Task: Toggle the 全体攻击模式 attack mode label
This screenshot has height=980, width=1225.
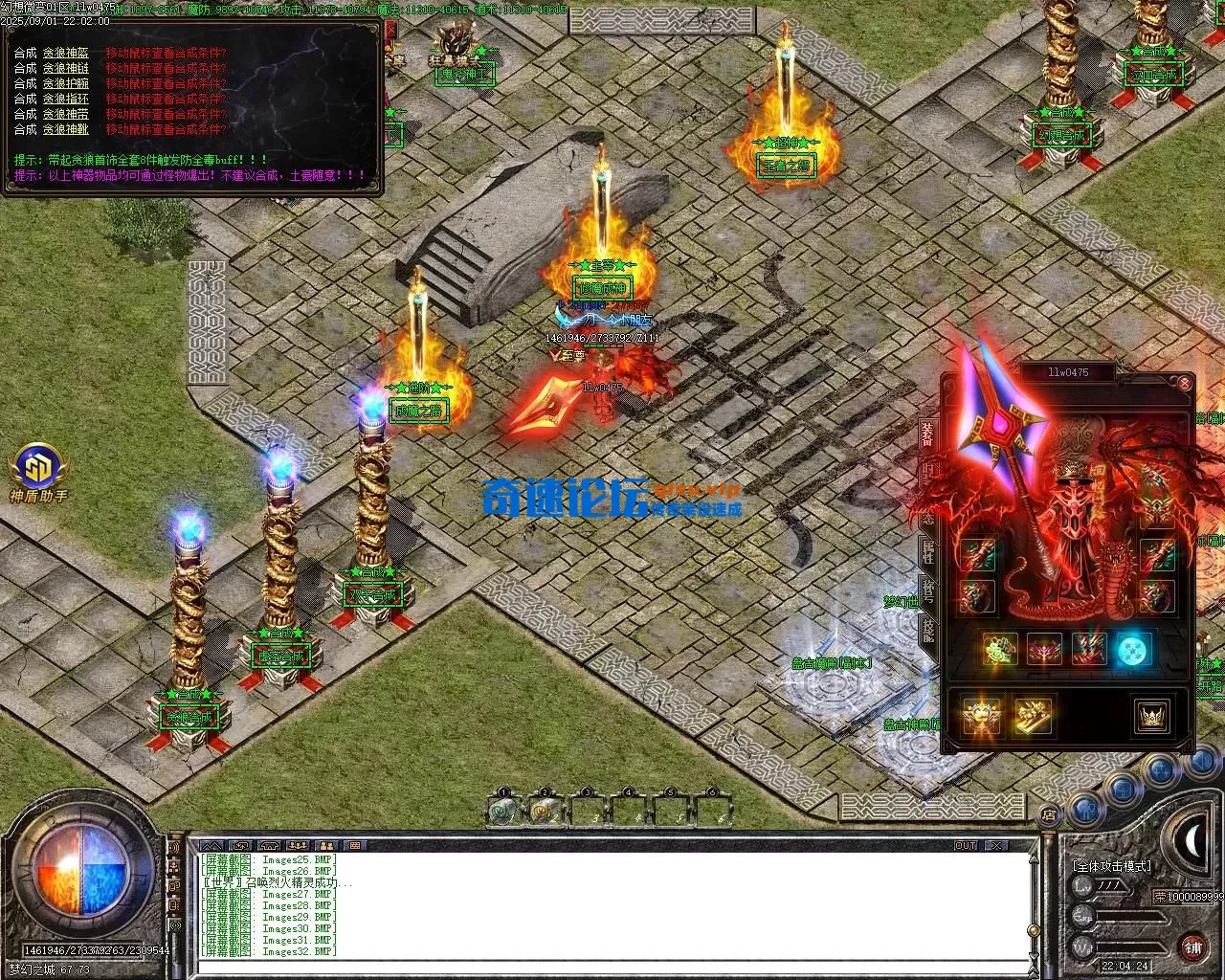Action: tap(1113, 866)
